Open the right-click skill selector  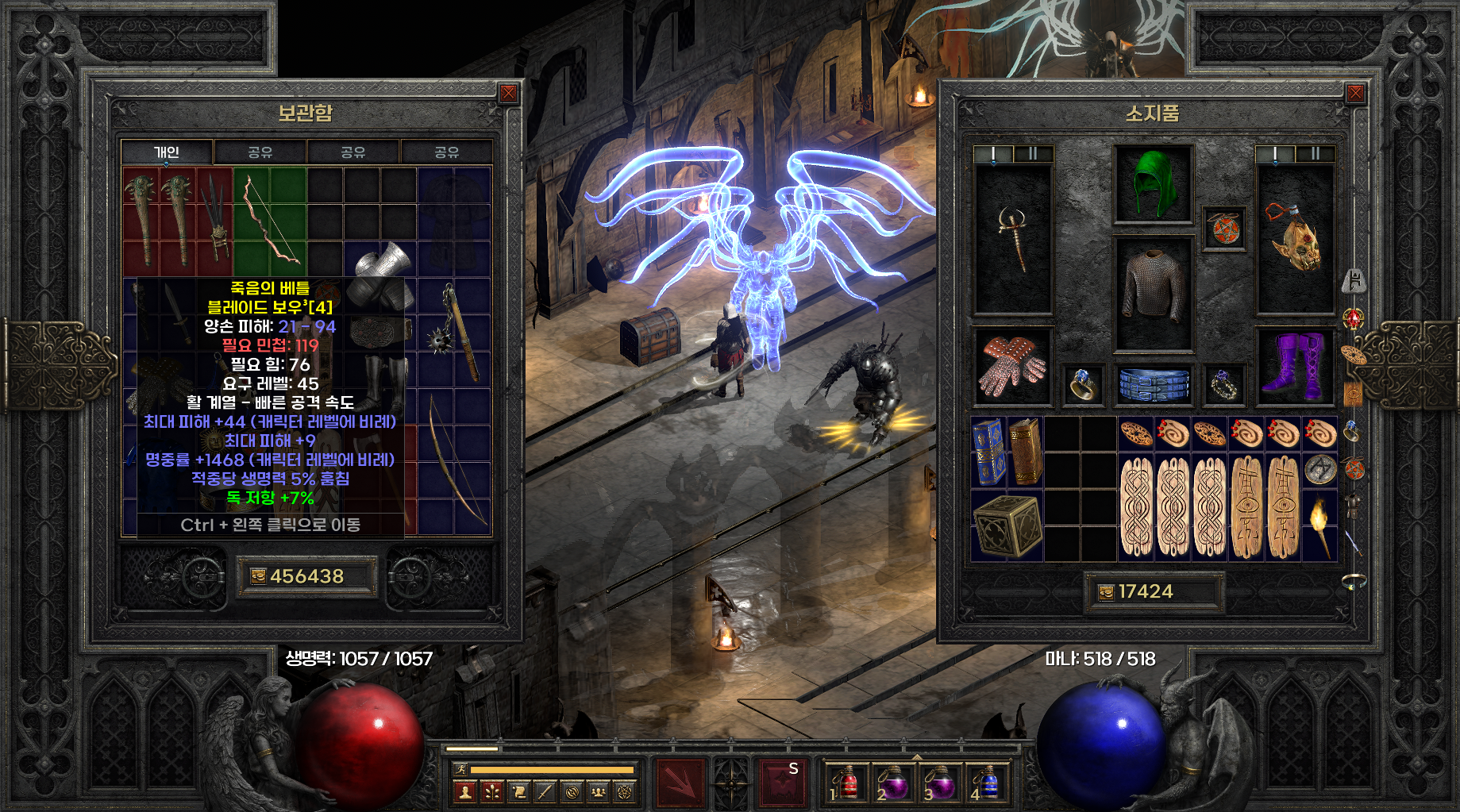[x=782, y=783]
